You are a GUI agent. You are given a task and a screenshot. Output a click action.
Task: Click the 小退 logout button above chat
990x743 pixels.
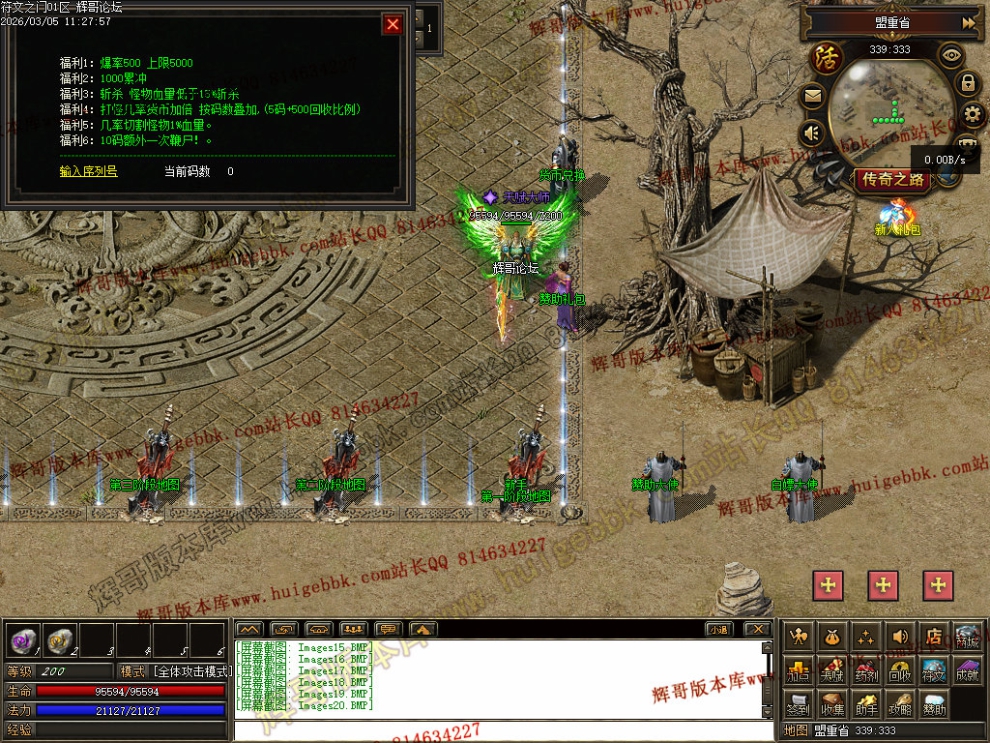point(718,629)
